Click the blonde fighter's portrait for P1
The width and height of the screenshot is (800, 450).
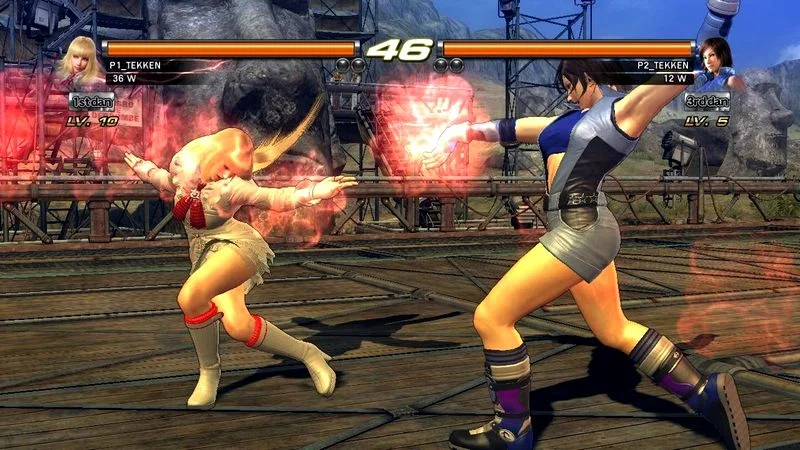point(81,61)
